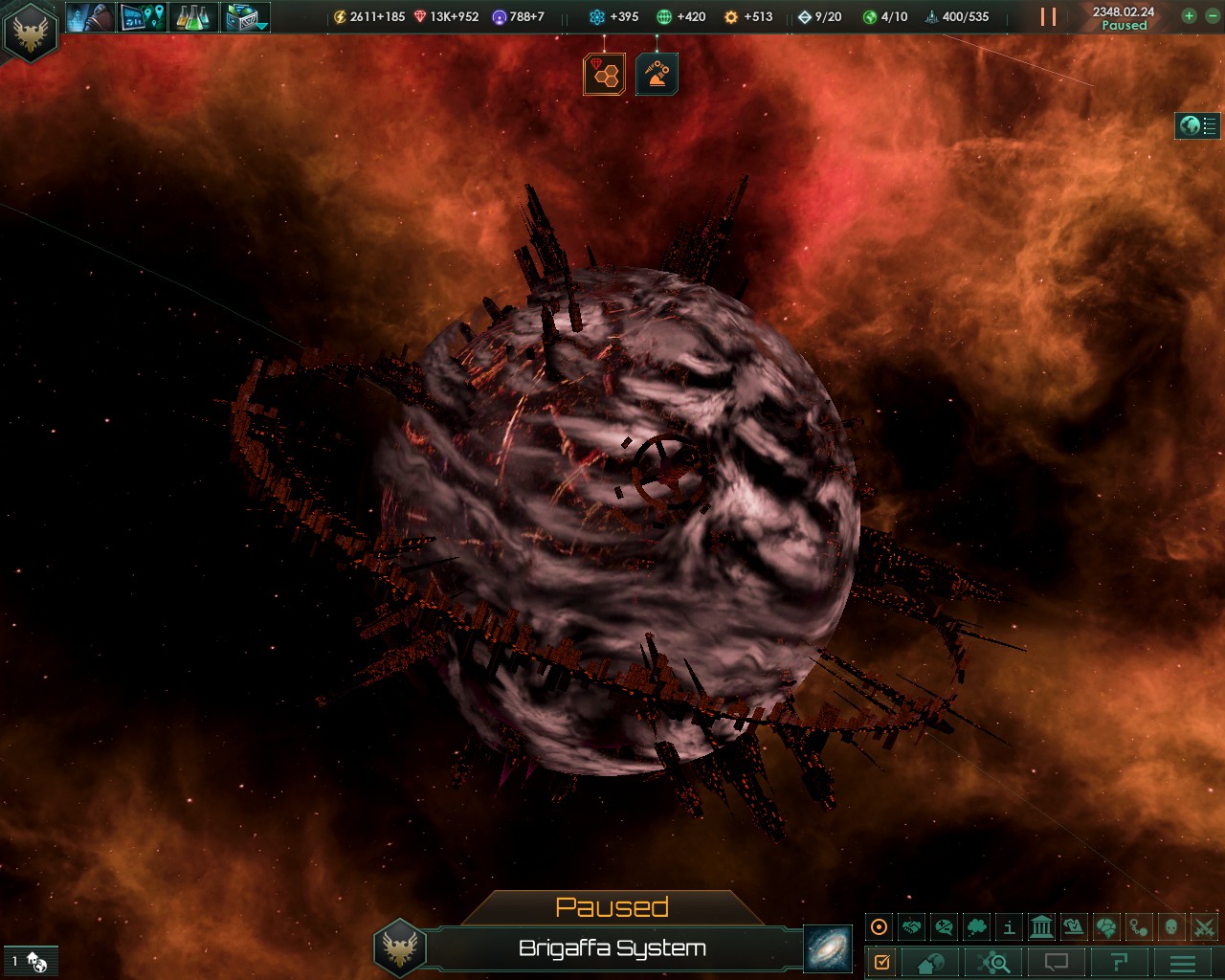Toggle the default sun map mode
This screenshot has height=980, width=1225.
pyautogui.click(x=879, y=926)
